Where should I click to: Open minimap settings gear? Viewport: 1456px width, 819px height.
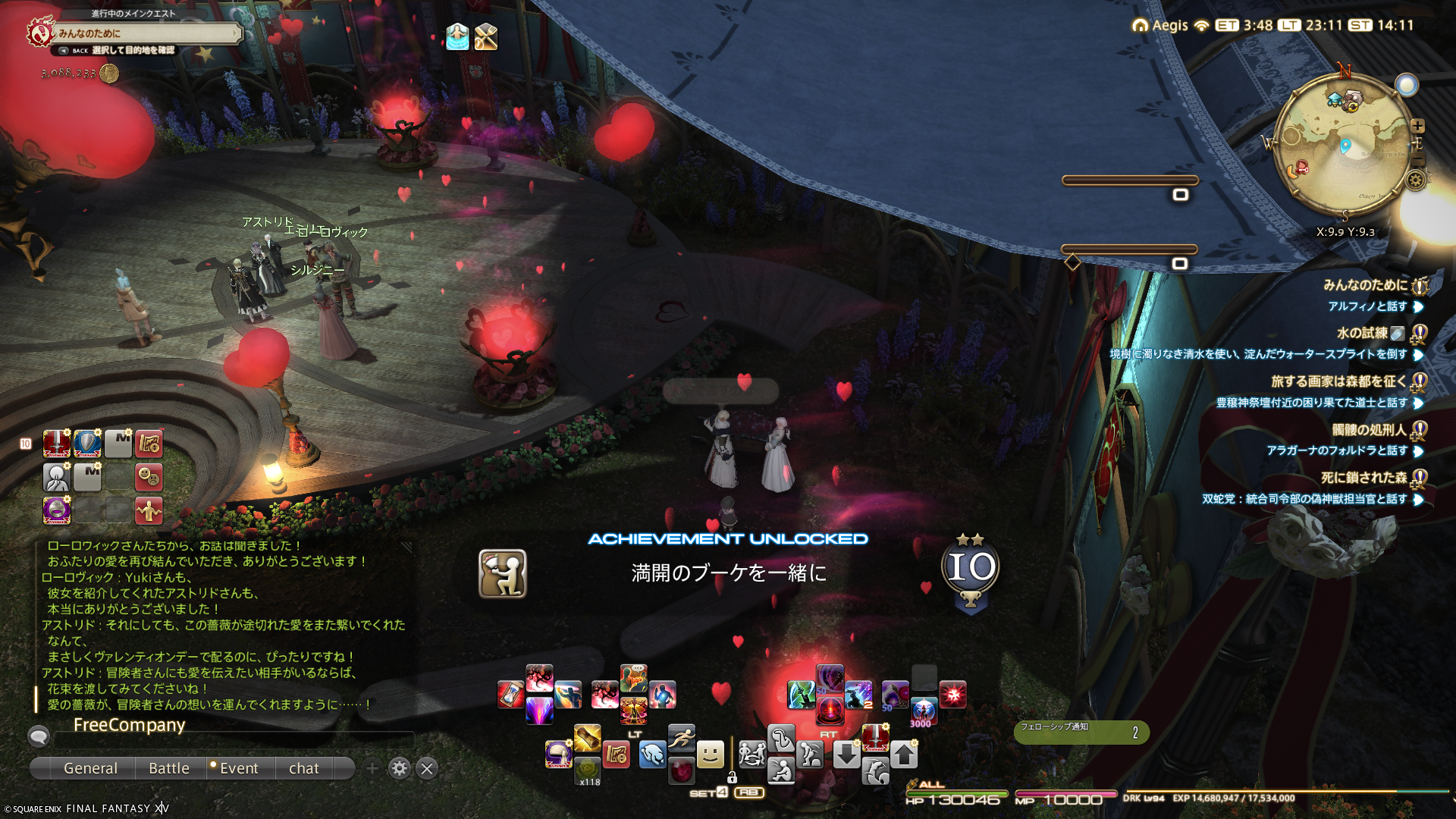click(x=1415, y=180)
